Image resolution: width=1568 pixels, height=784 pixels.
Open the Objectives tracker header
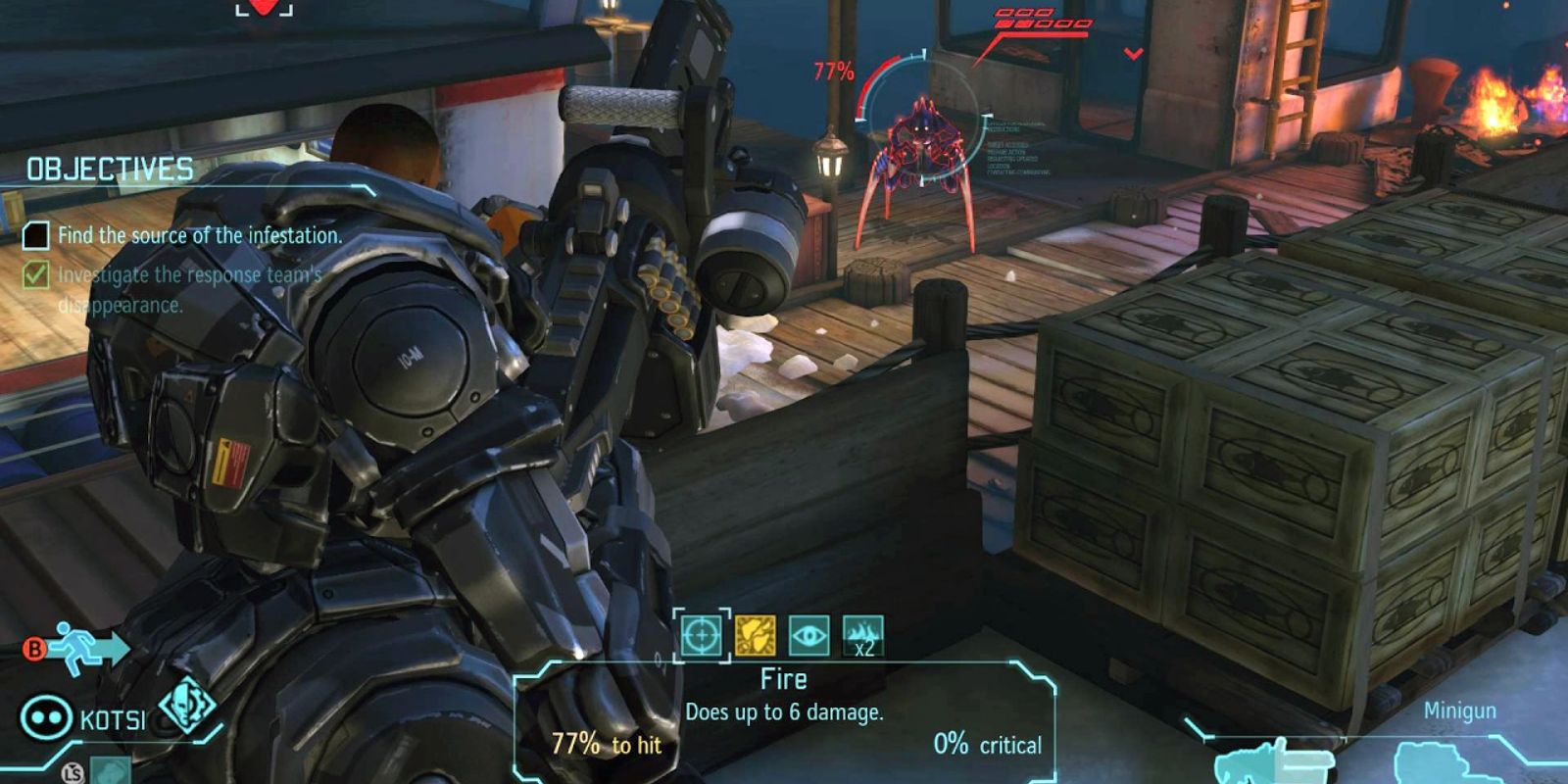[x=110, y=170]
